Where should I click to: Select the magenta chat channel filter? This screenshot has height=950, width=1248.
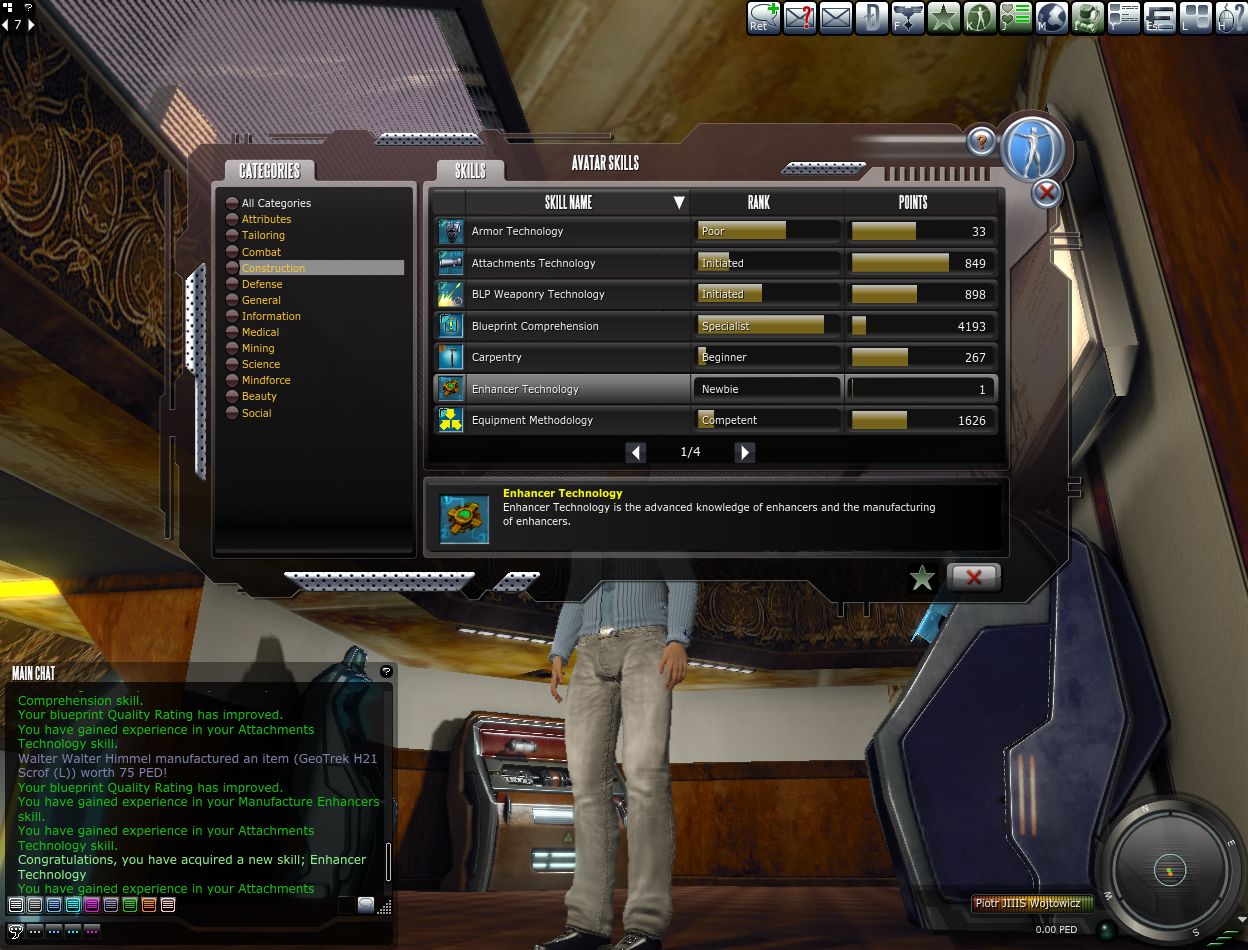(x=92, y=905)
